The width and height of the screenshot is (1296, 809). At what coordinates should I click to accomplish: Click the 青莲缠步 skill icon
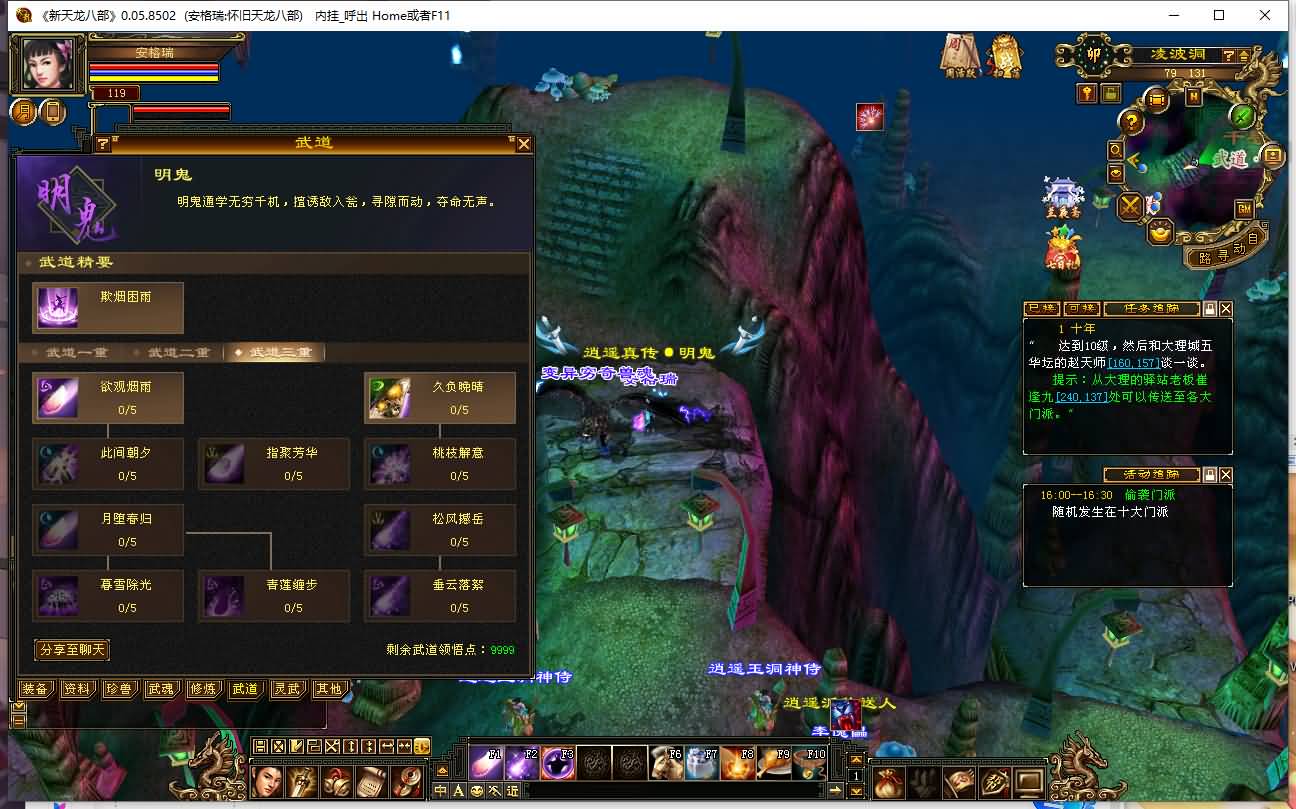(x=225, y=596)
